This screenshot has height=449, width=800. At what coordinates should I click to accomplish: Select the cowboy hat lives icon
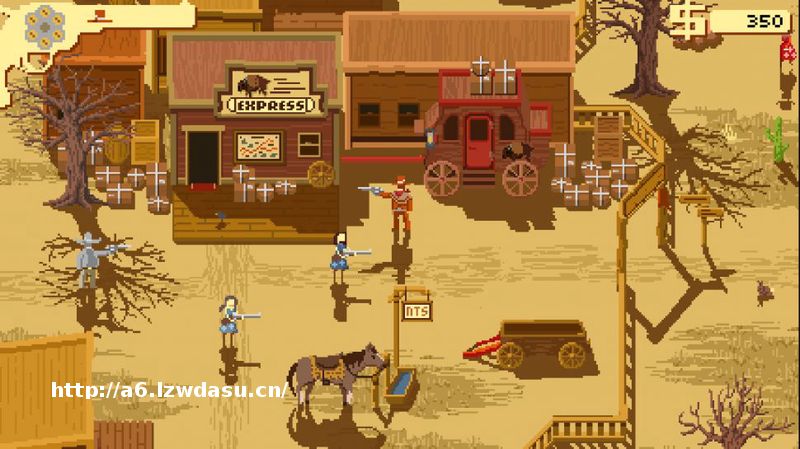[102, 15]
